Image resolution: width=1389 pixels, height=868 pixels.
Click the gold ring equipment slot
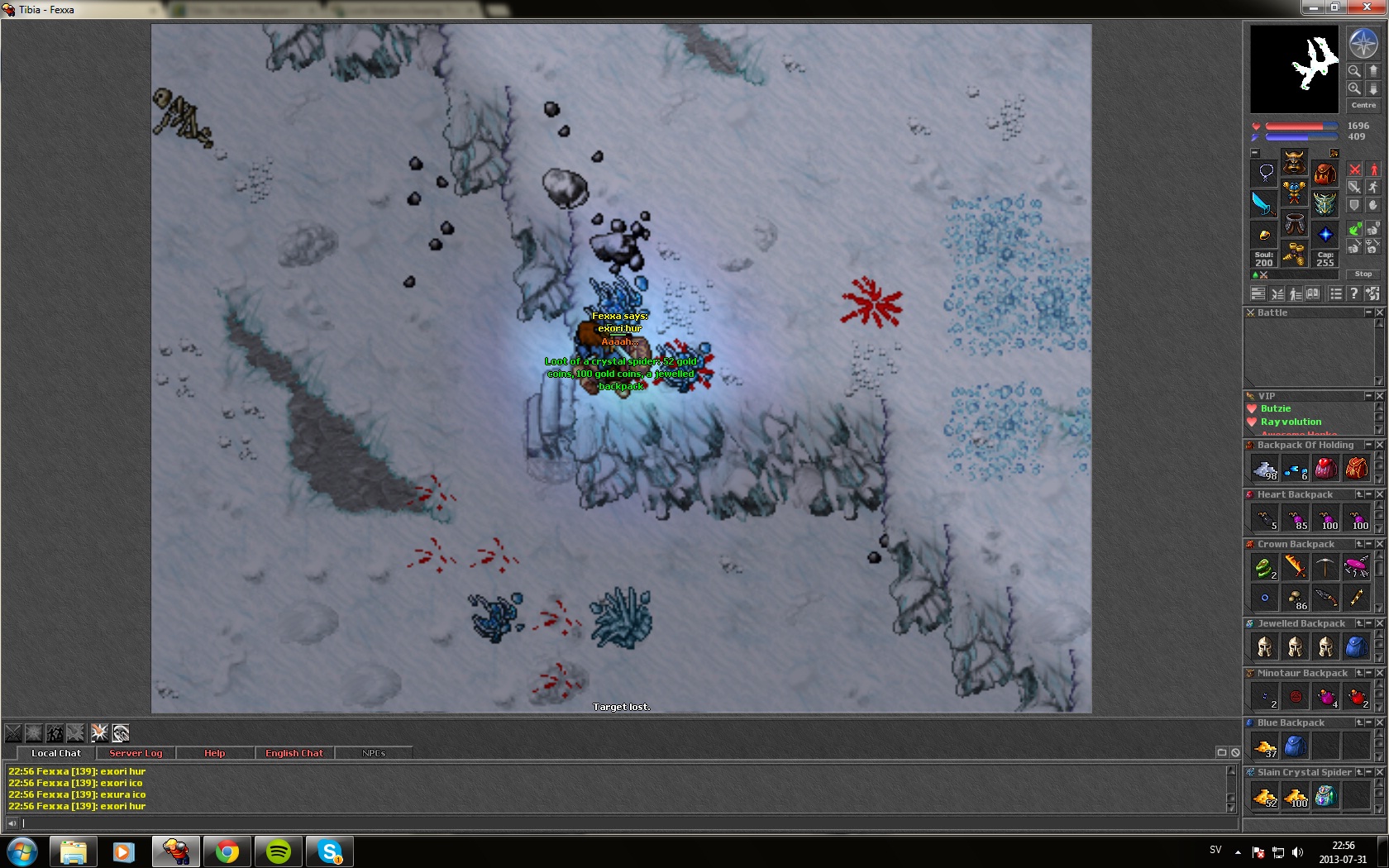coord(1263,236)
